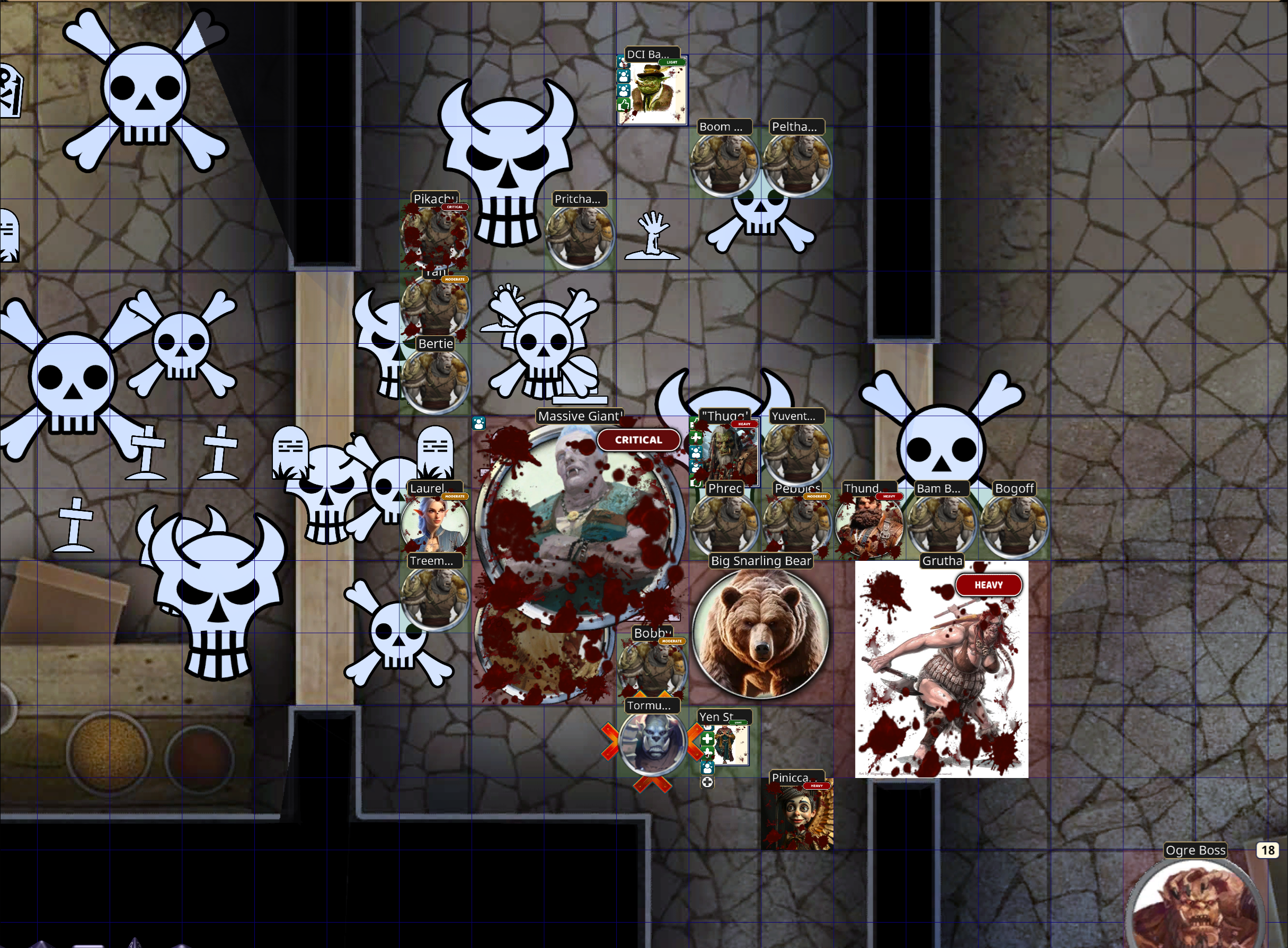
Task: Click the thumbs-up status icon on DCI Ba's token
Action: point(623,106)
